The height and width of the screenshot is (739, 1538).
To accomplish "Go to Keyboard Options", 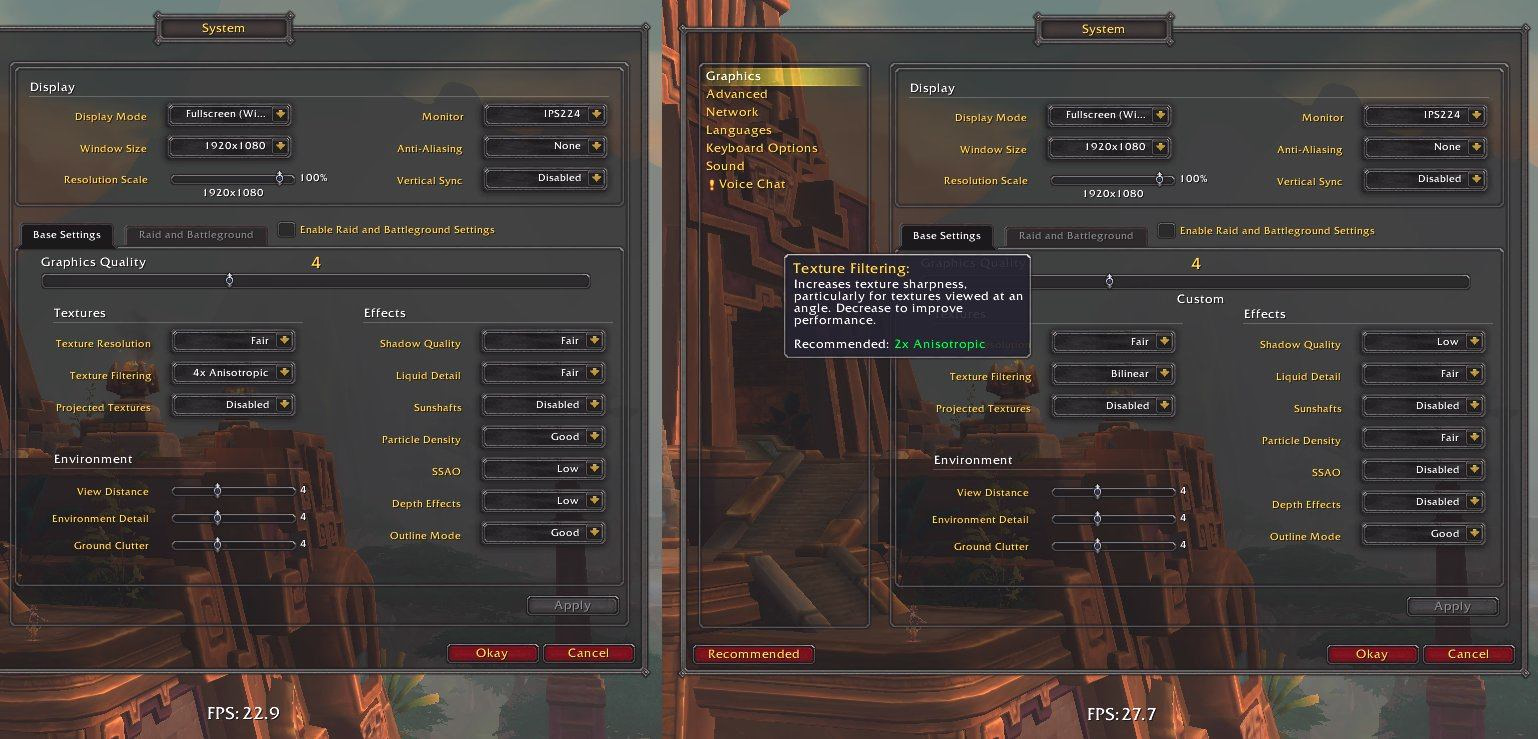I will (761, 148).
